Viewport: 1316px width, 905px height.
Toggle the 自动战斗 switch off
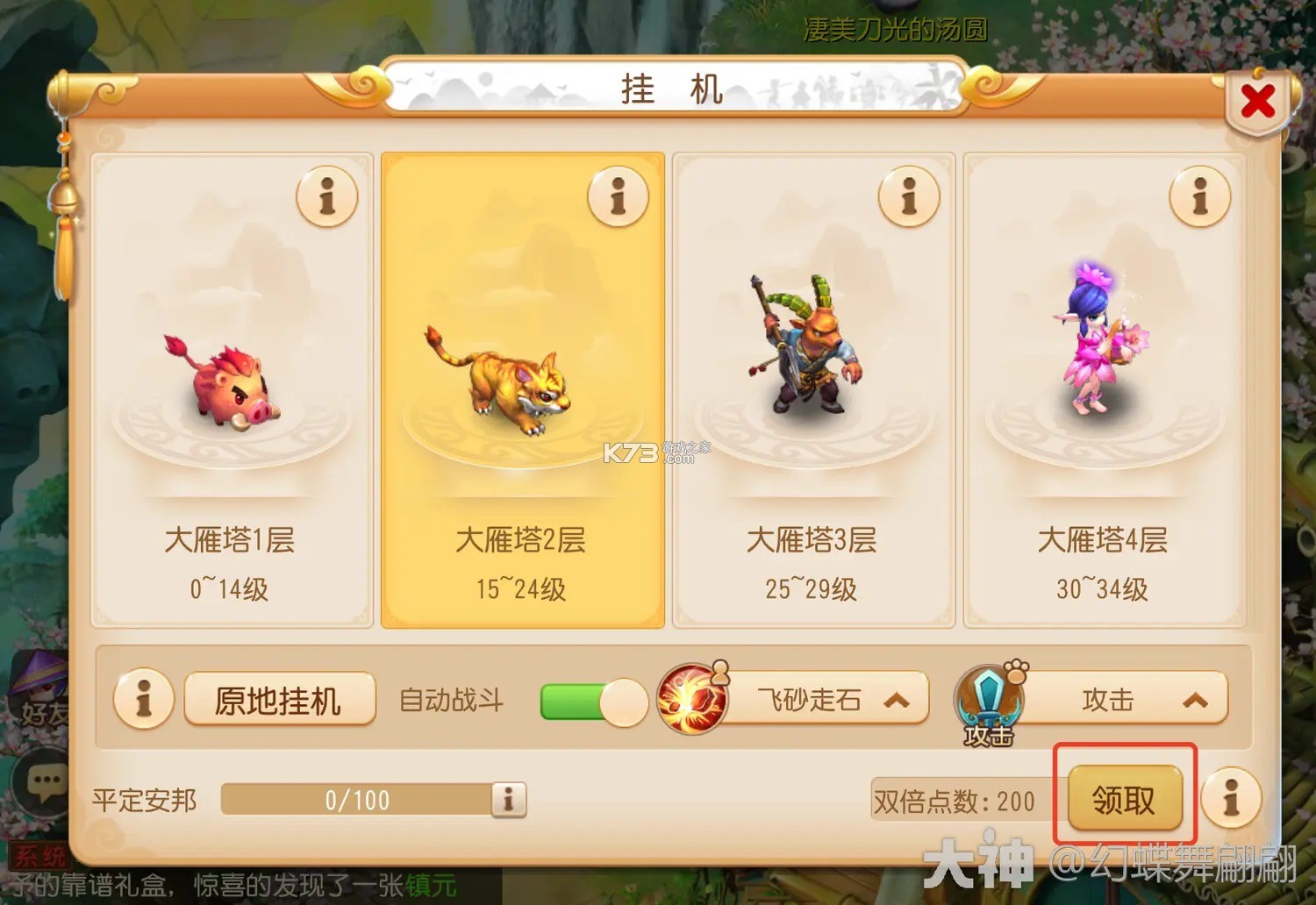(x=597, y=702)
